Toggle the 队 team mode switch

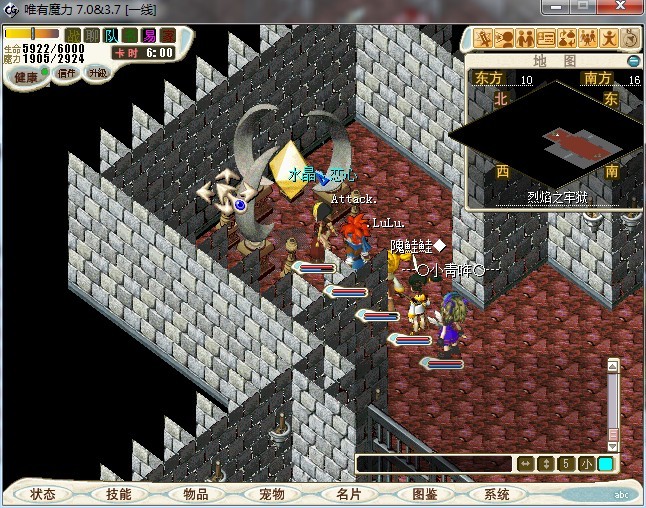click(x=112, y=36)
